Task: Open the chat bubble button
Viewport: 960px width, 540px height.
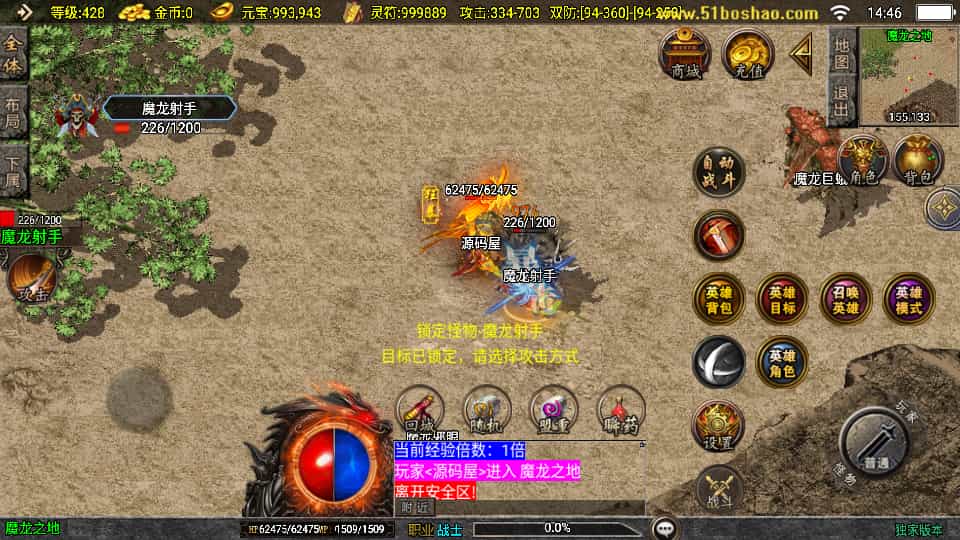Action: coord(664,527)
